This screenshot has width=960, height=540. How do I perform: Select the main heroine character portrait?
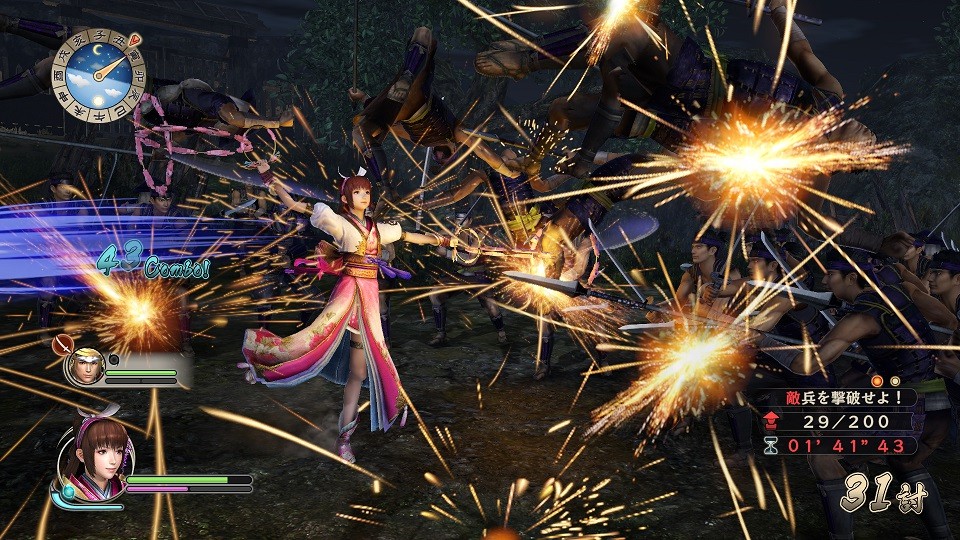coord(91,464)
